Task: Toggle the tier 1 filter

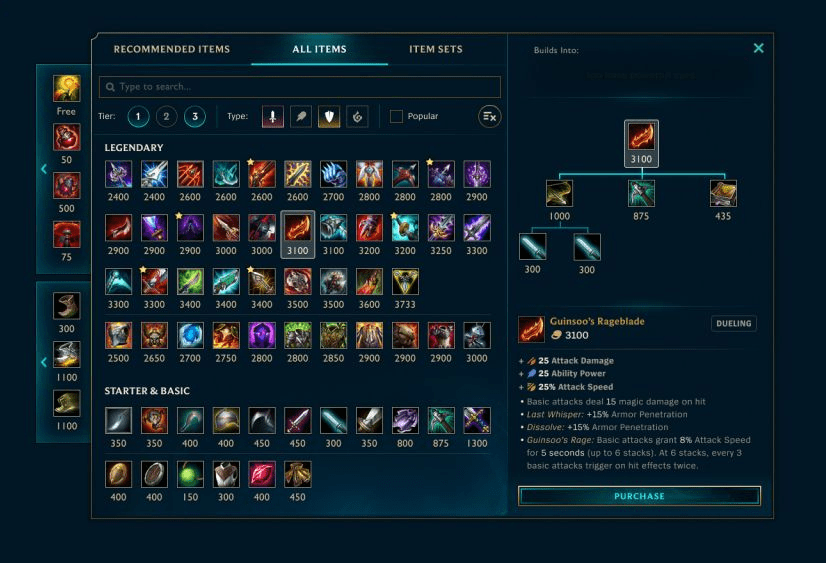Action: [138, 117]
